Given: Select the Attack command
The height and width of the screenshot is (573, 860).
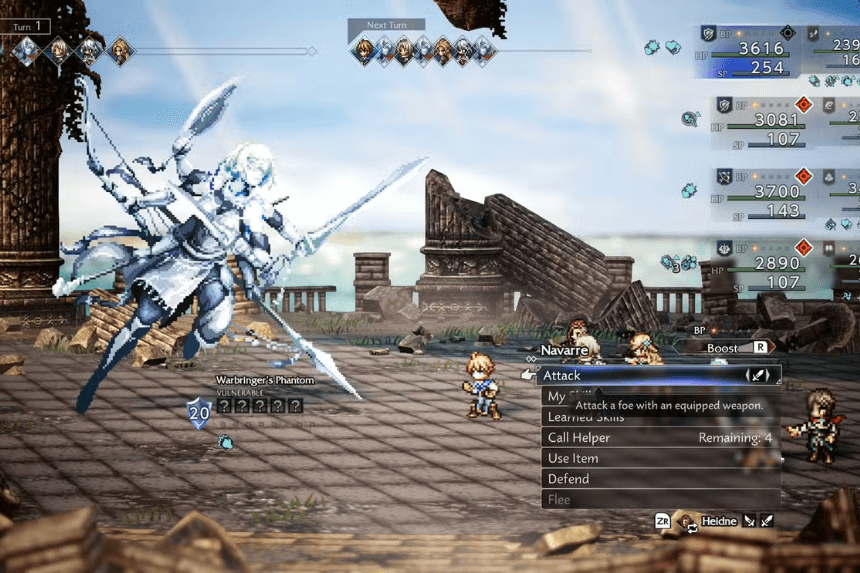Looking at the screenshot, I should tap(640, 376).
